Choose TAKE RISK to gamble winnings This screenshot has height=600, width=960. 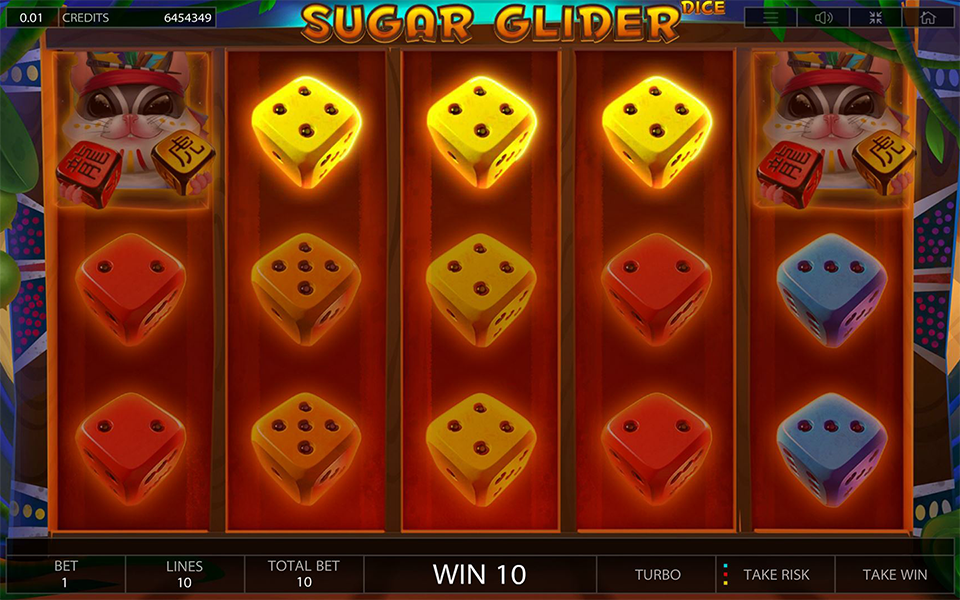click(775, 575)
